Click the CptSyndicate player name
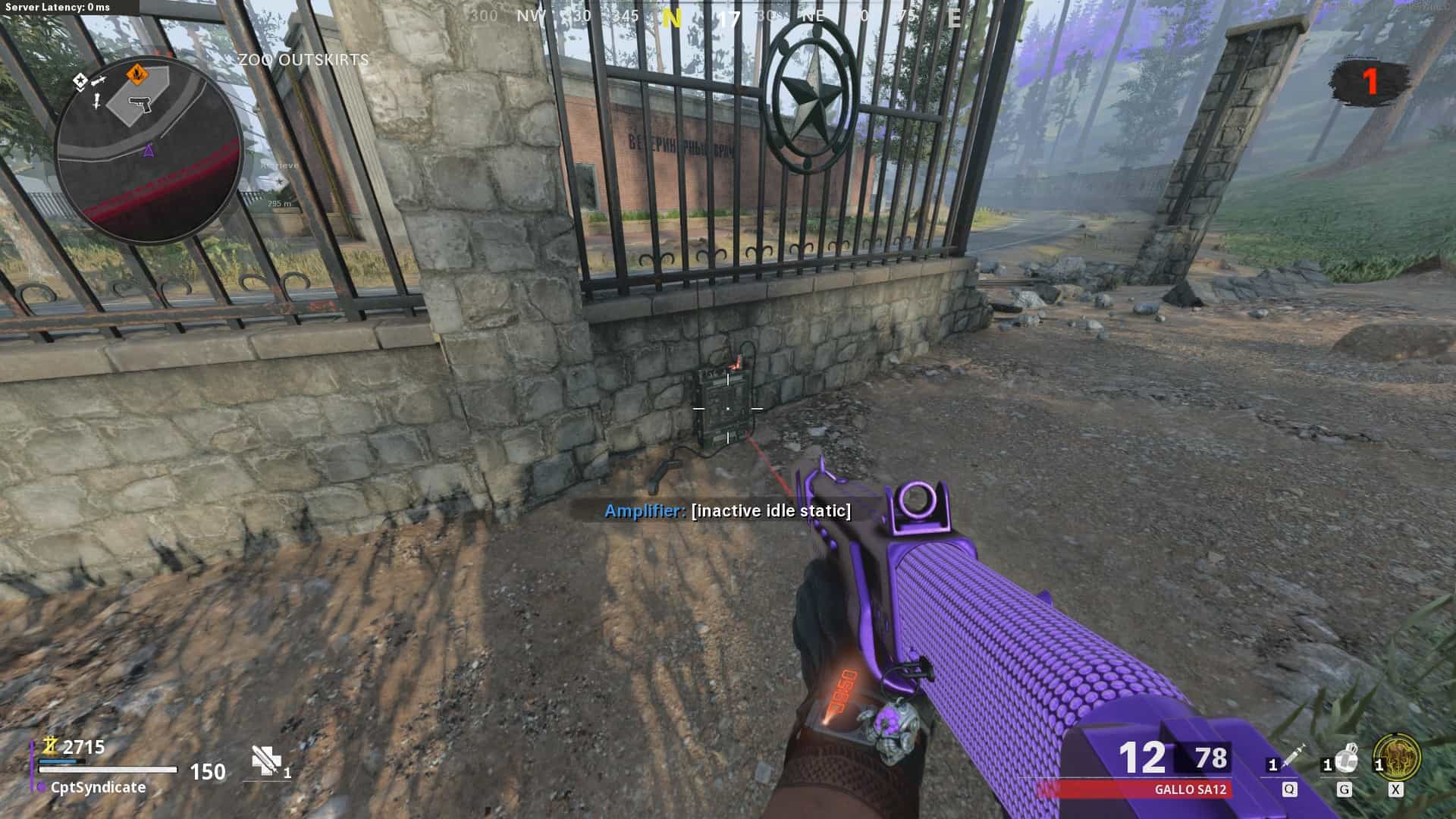 pos(98,788)
